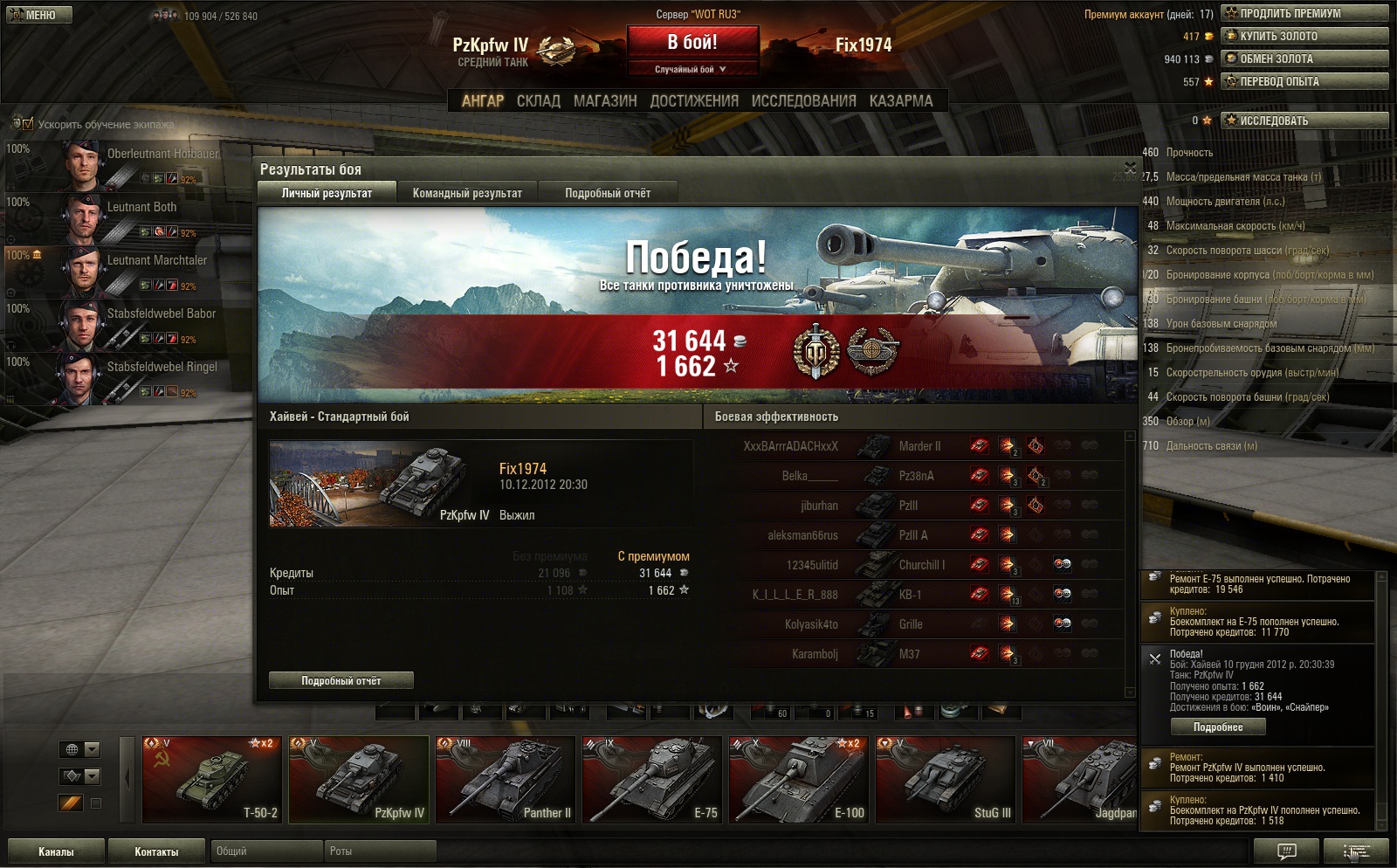The width and height of the screenshot is (1397, 868).
Task: Click КУПИТЬ ЗОЛОТО button
Action: pyautogui.click(x=1304, y=36)
